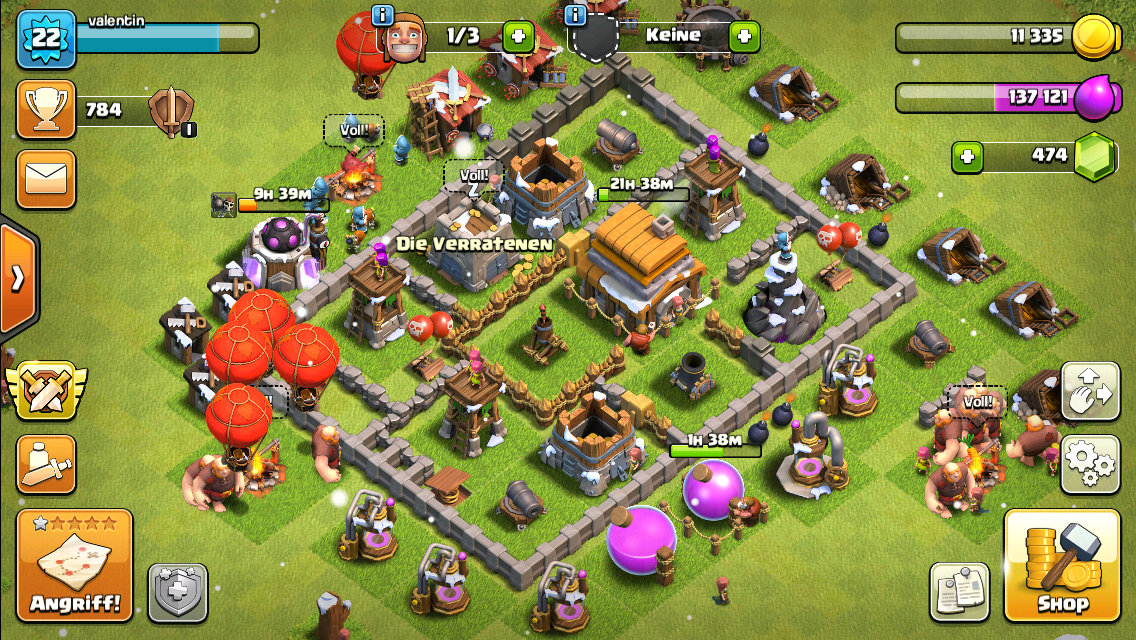The image size is (1136, 640).
Task: Open the settings gears button
Action: (x=1090, y=464)
